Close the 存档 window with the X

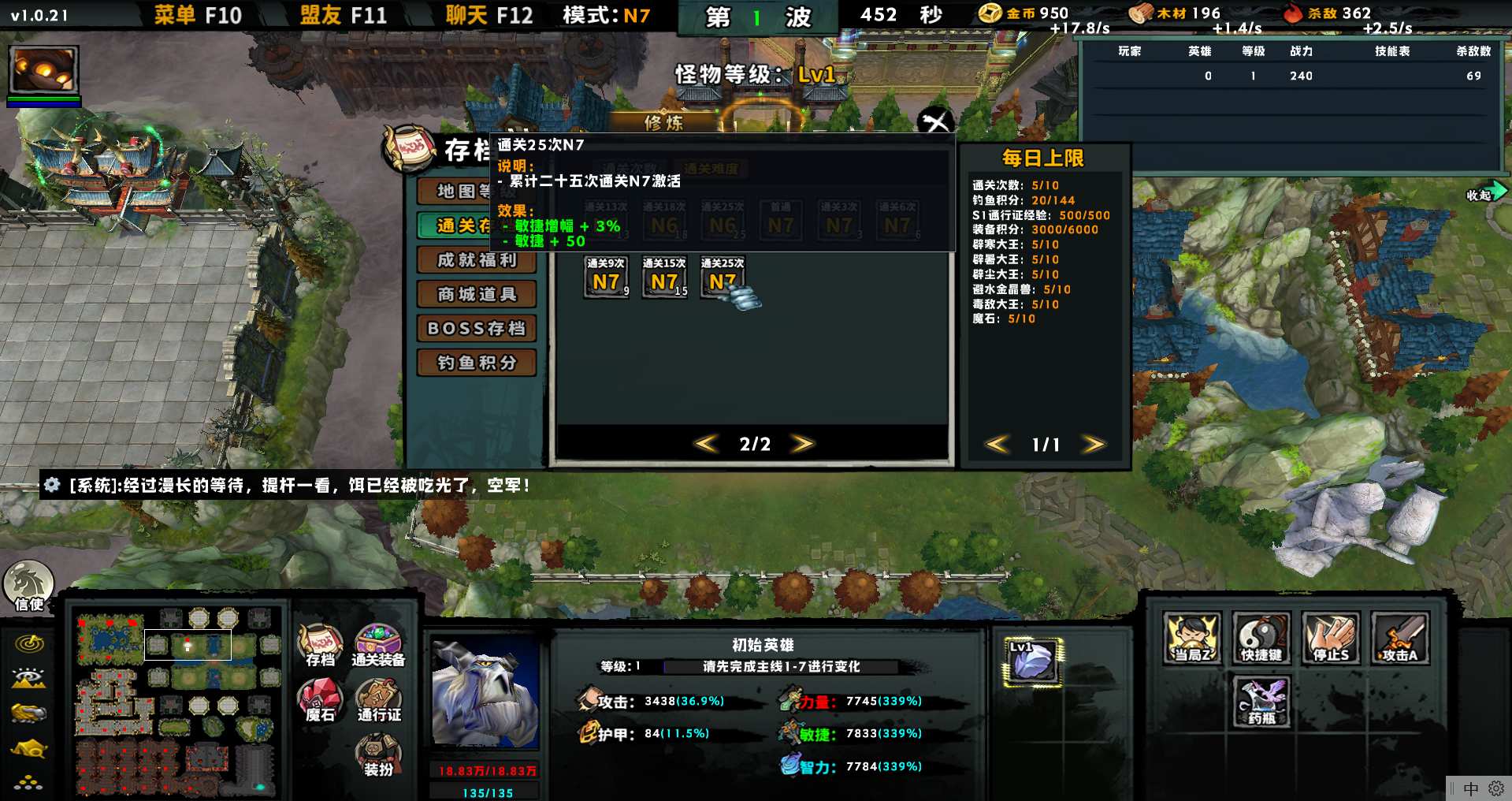[x=935, y=121]
